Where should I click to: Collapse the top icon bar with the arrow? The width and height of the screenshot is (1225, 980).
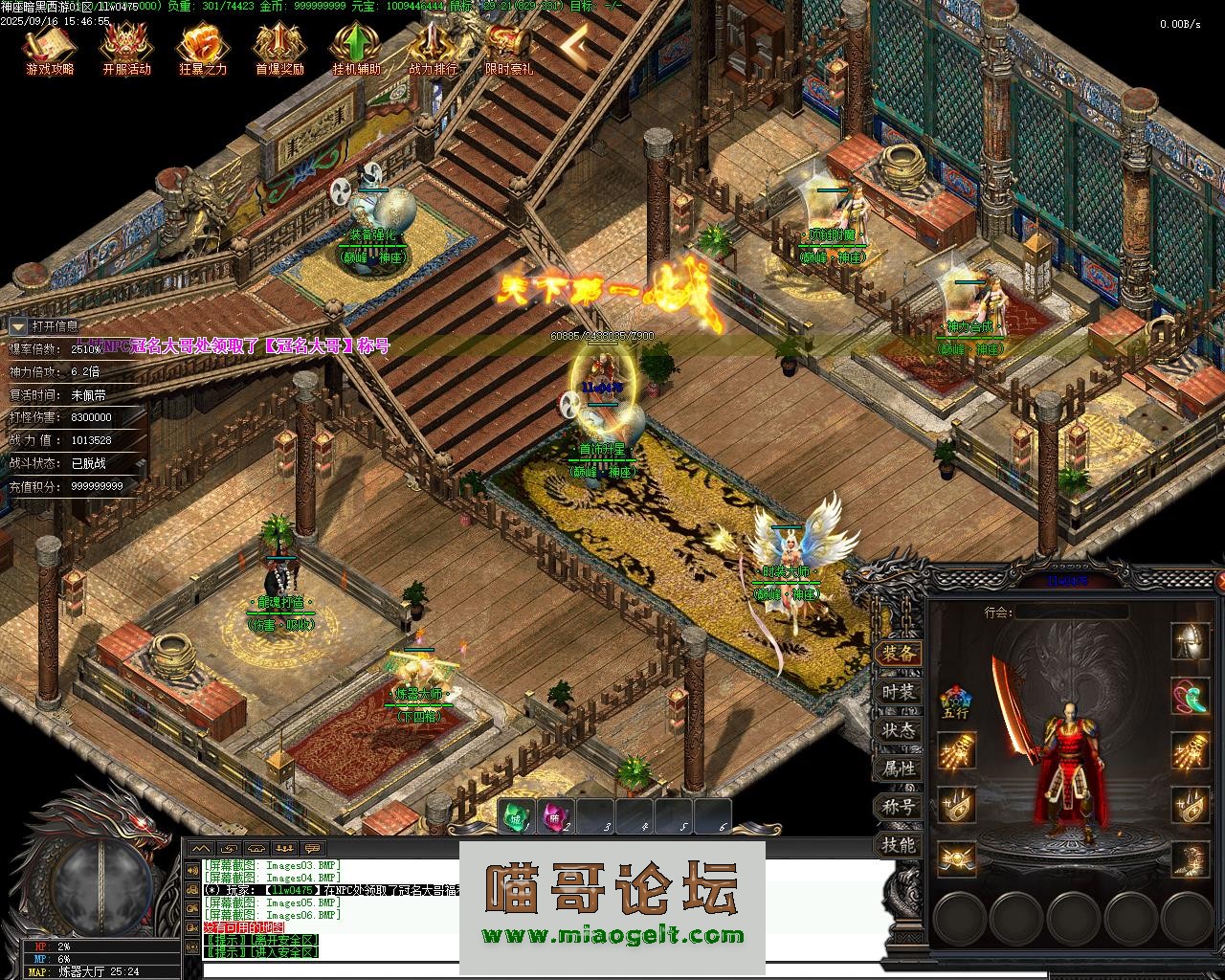point(574,43)
